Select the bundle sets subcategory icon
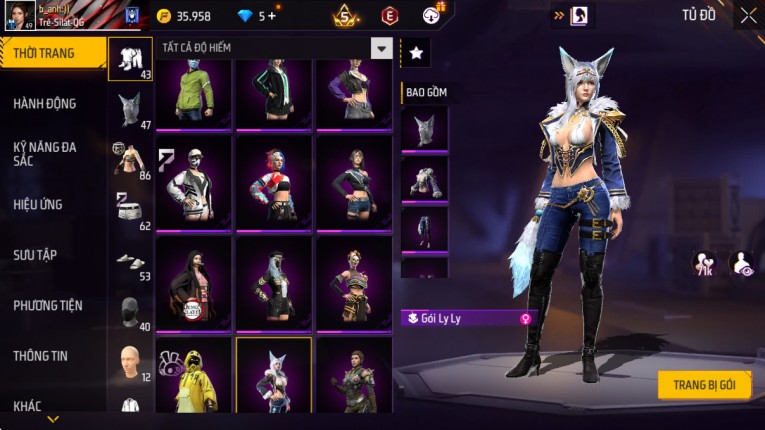 point(130,59)
